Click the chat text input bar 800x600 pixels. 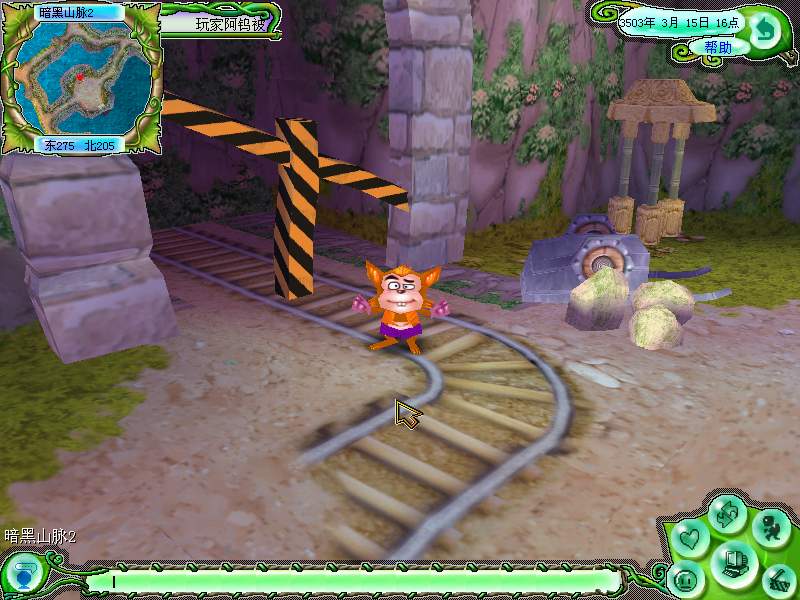(x=350, y=580)
